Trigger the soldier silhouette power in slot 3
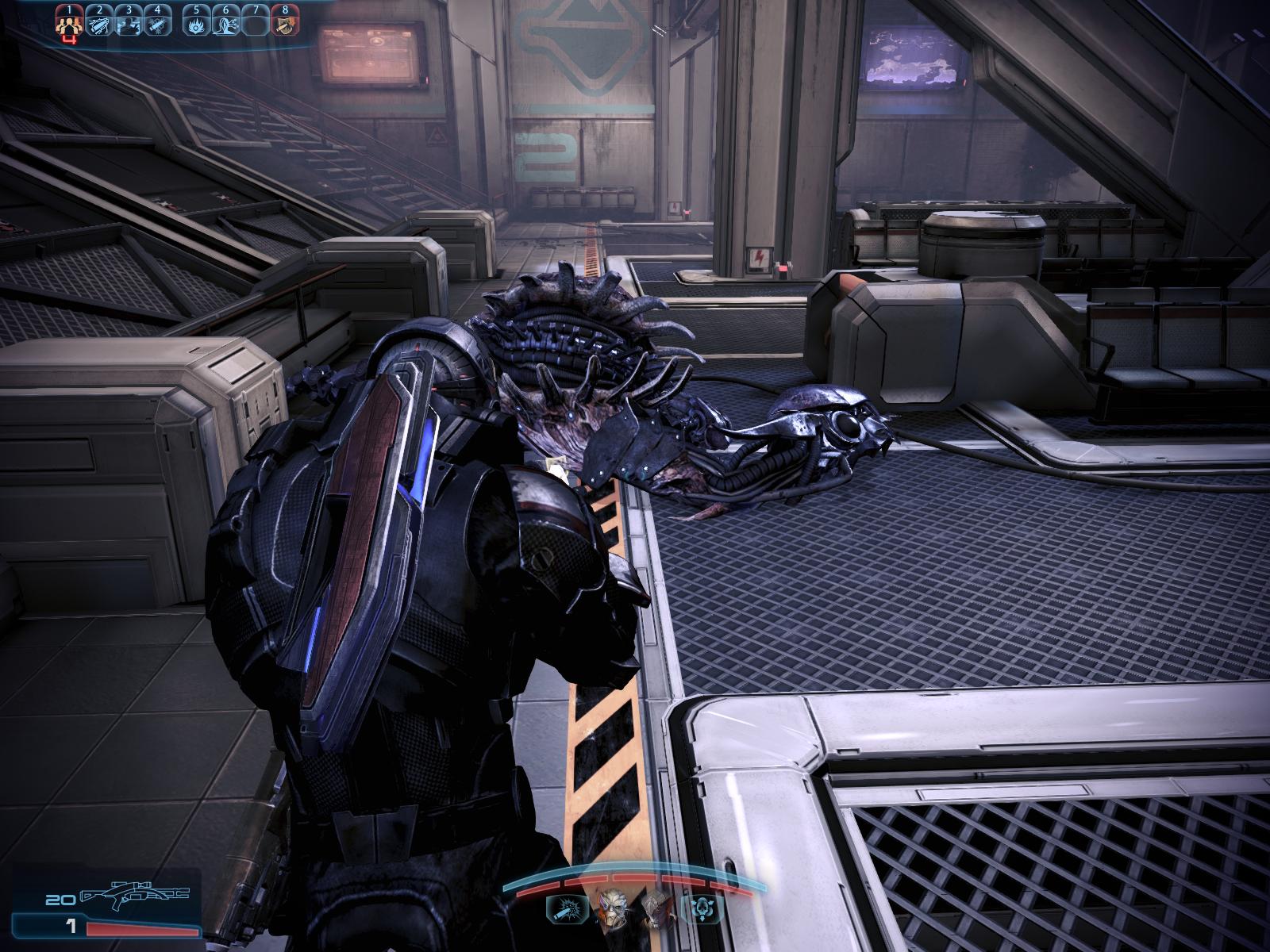Viewport: 1270px width, 952px height. [x=128, y=25]
